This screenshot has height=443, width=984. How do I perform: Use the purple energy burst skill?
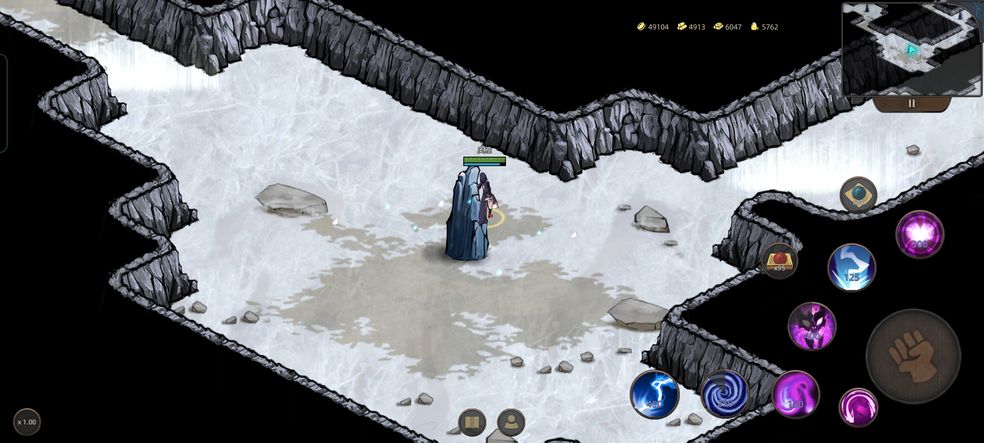(x=918, y=234)
